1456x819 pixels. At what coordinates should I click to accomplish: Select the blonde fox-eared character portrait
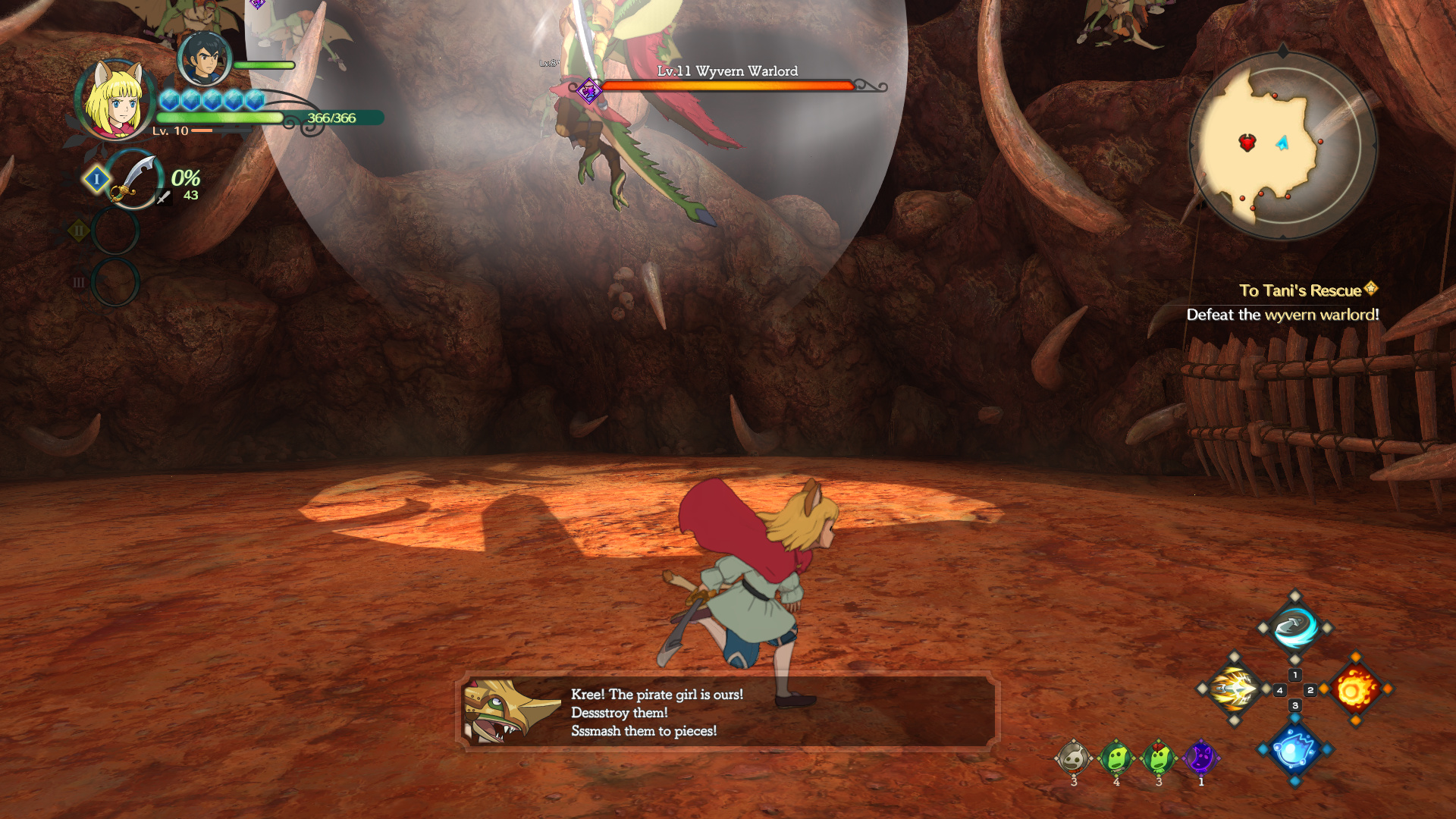[115, 100]
